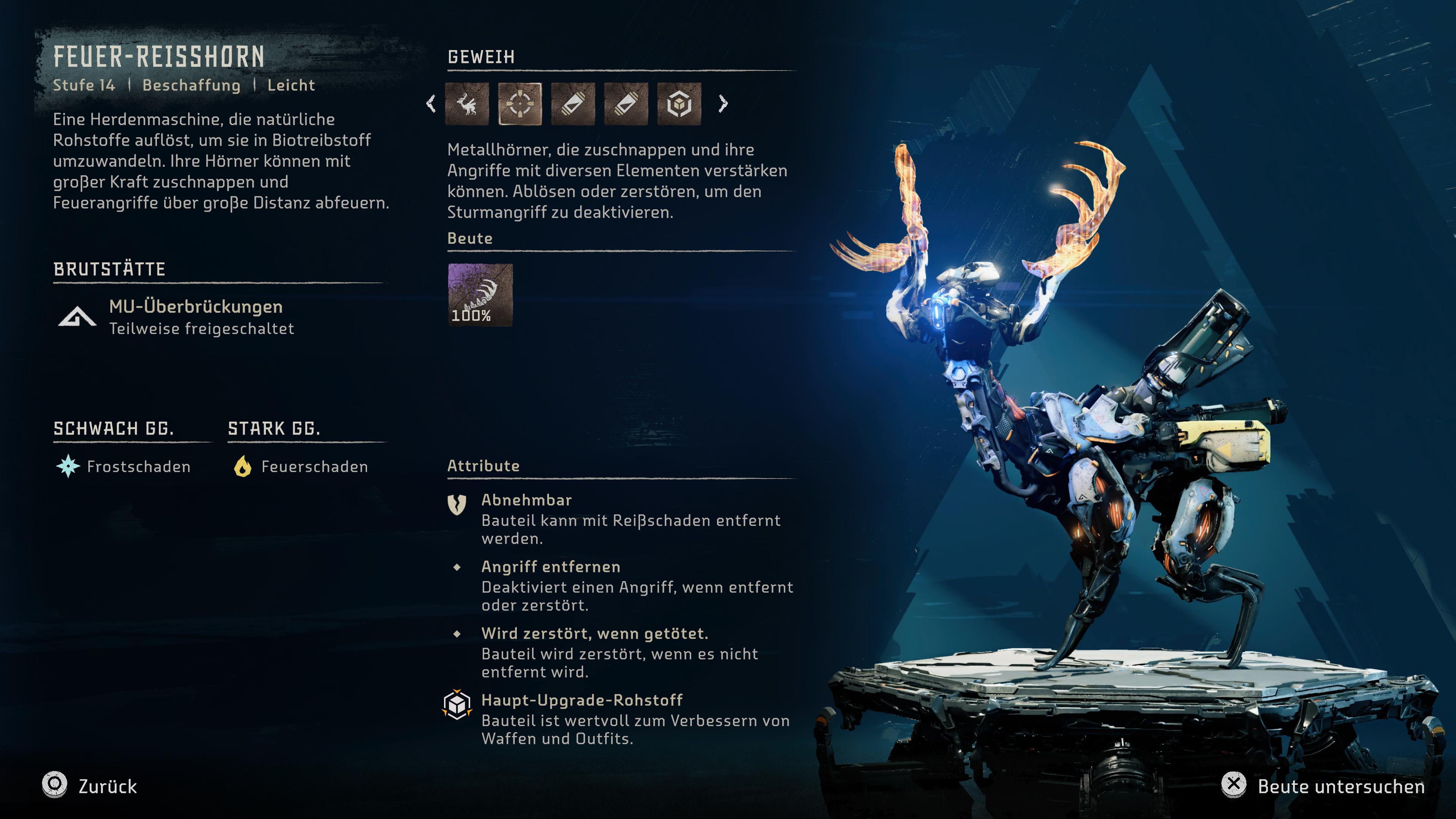Viewport: 1456px width, 819px height.
Task: Open the MU-Überbrückungen cauldron entry
Action: click(195, 317)
